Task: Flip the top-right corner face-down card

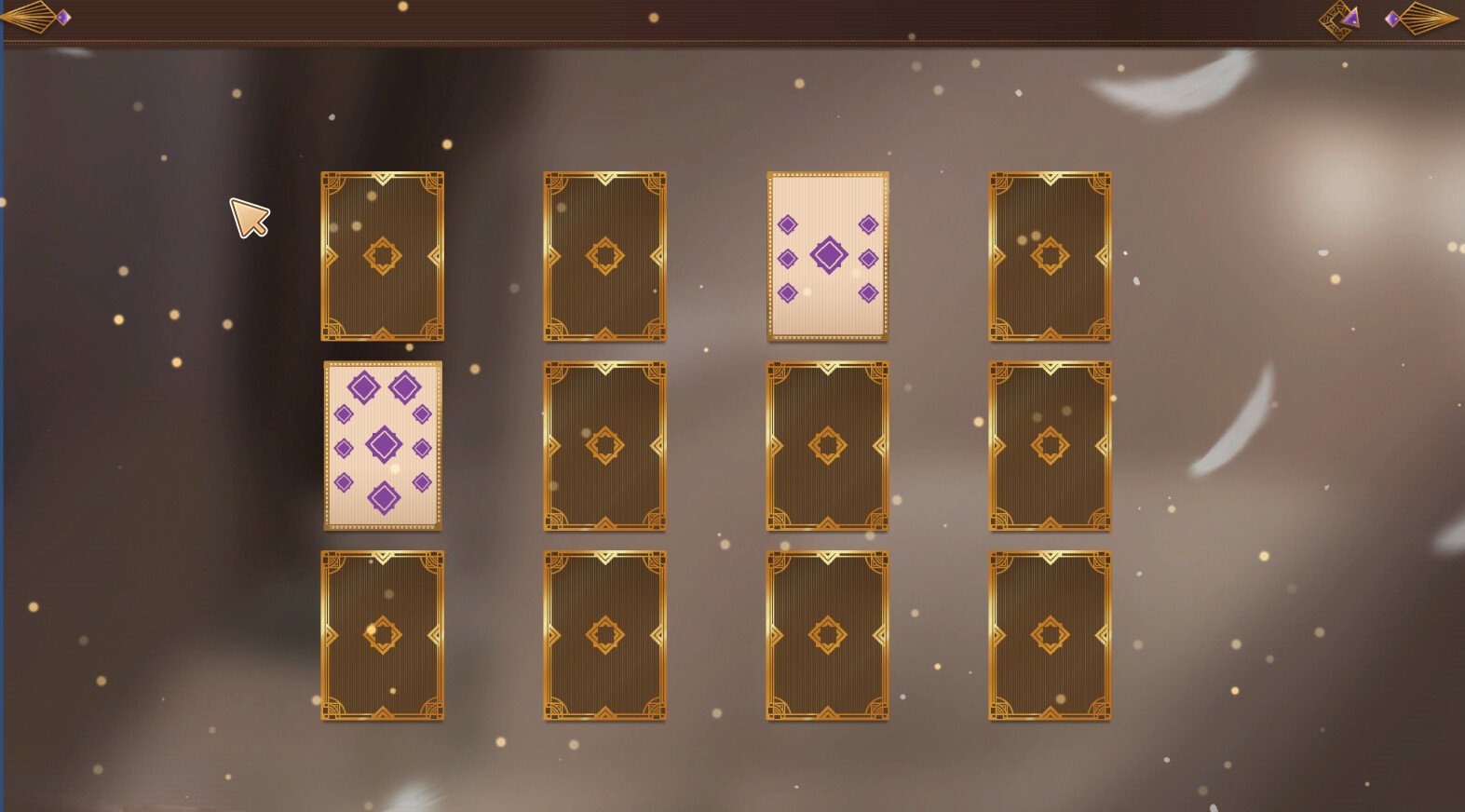Action: click(x=1050, y=256)
